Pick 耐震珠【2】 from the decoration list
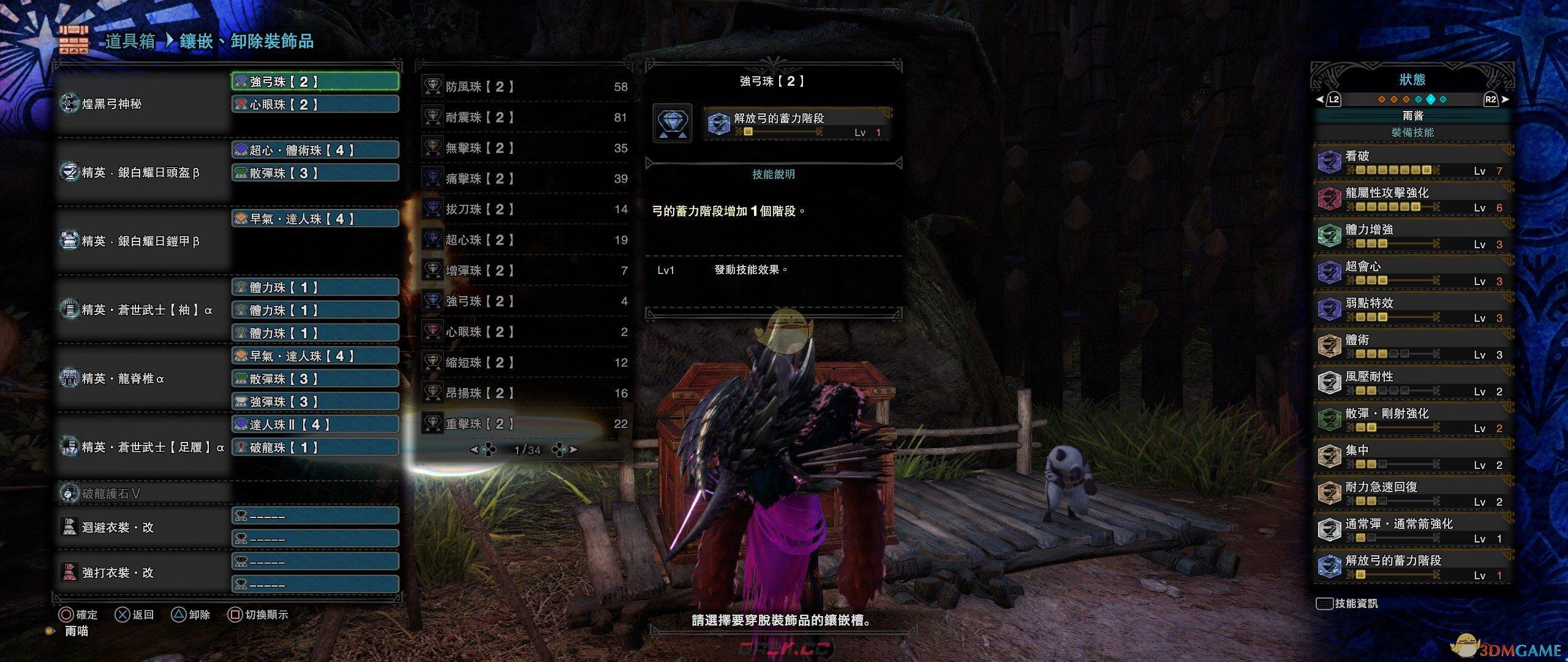The image size is (1568, 662). pos(524,118)
